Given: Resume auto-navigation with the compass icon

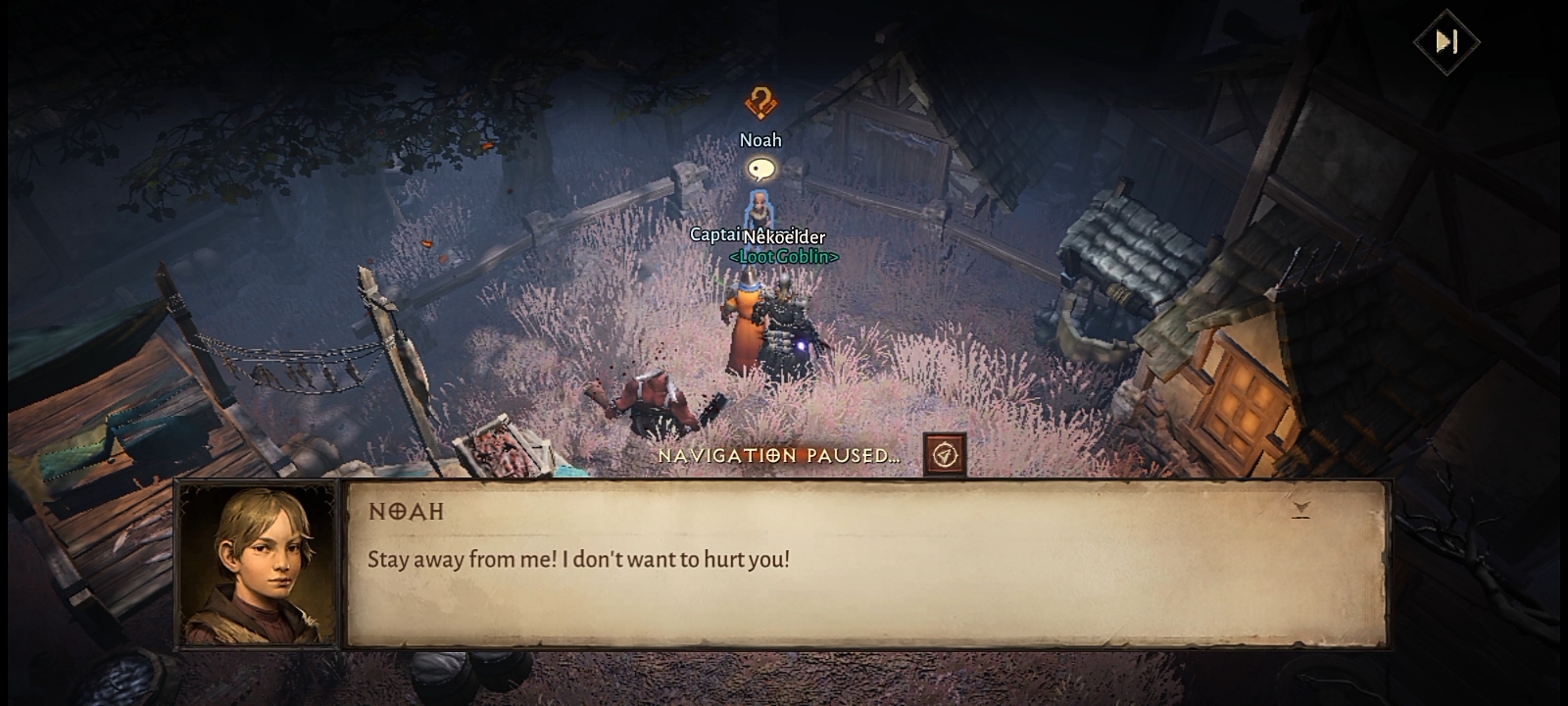Looking at the screenshot, I should point(945,455).
